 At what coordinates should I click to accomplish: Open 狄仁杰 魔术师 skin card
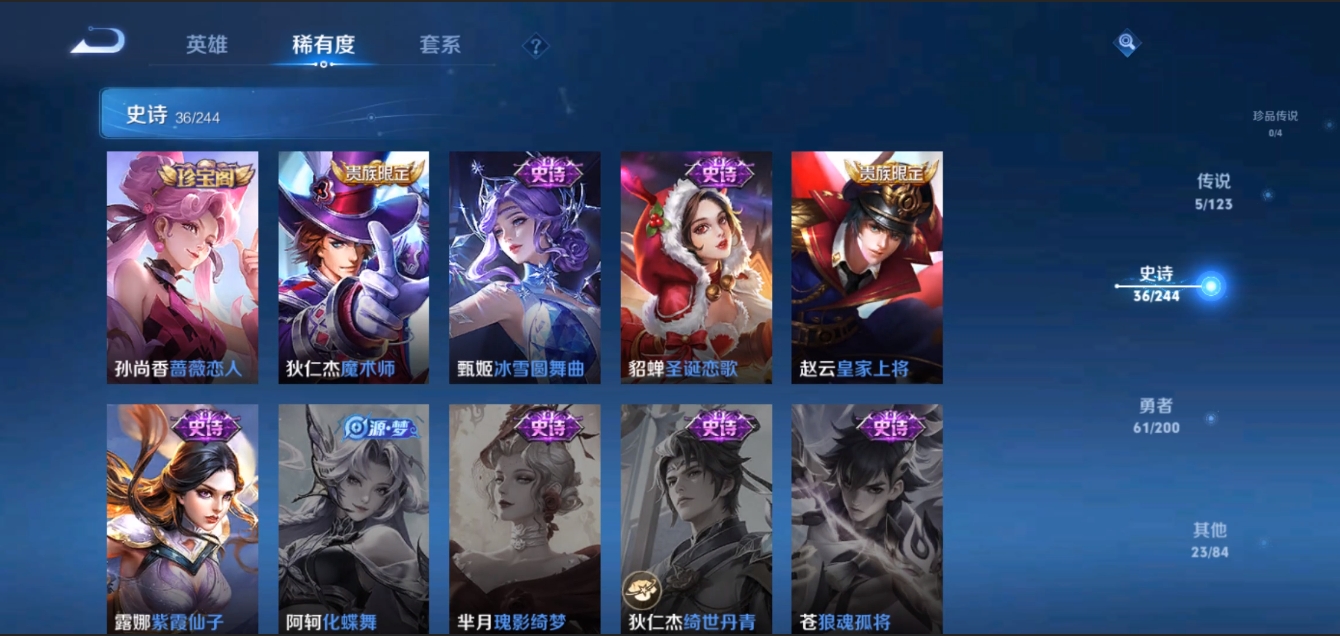pyautogui.click(x=353, y=267)
